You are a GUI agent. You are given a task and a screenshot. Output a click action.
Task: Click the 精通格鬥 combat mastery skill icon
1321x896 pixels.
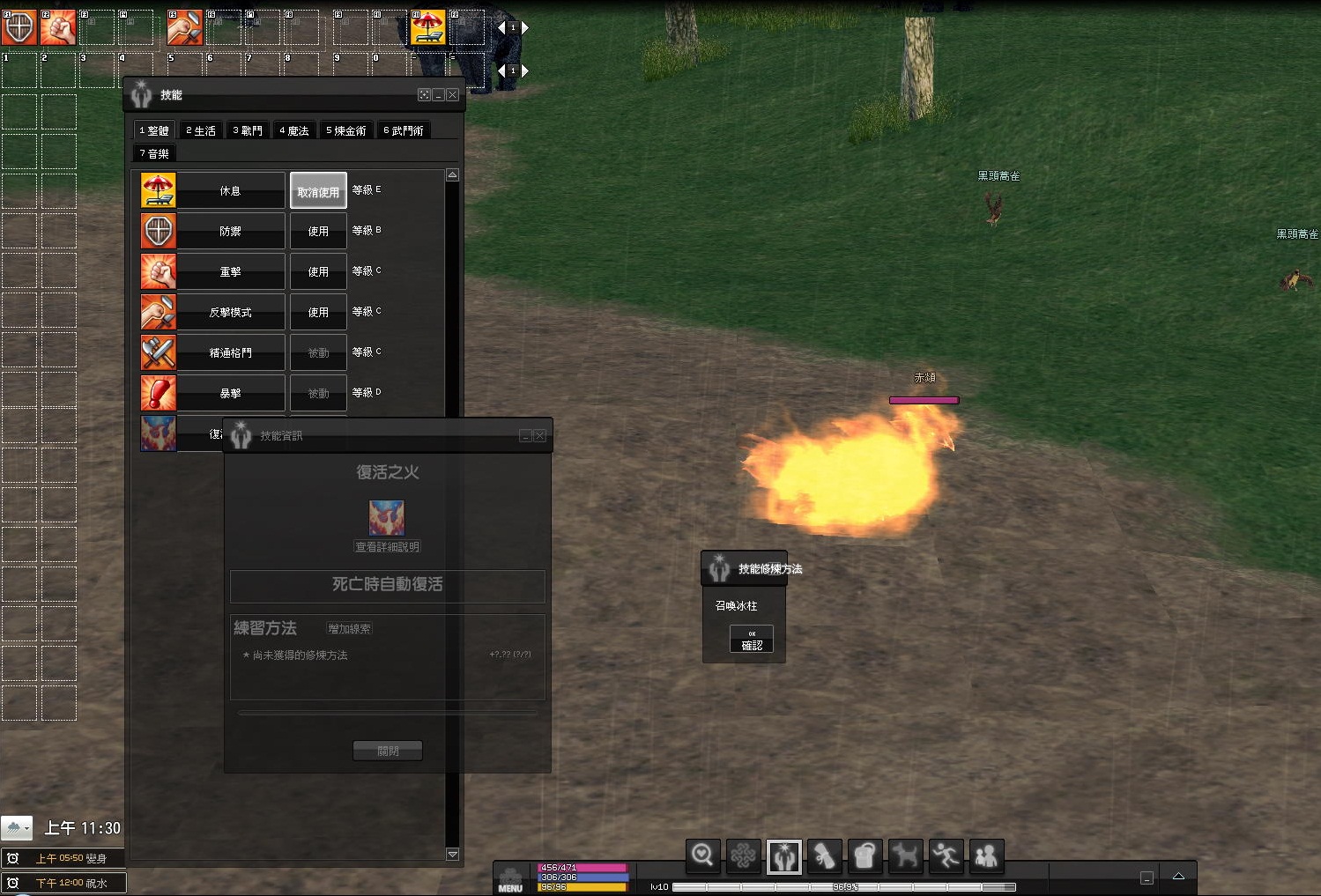point(159,352)
